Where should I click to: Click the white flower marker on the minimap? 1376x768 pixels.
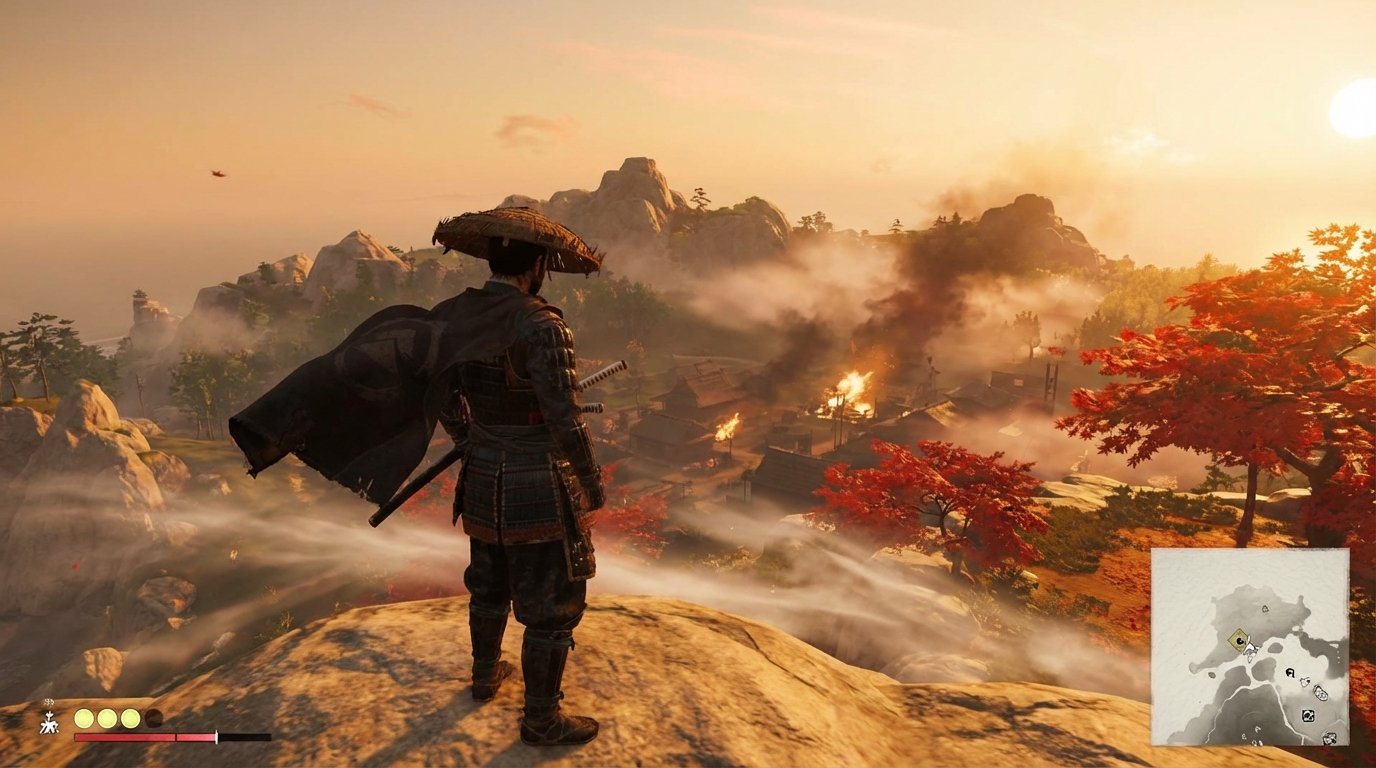point(1305,680)
